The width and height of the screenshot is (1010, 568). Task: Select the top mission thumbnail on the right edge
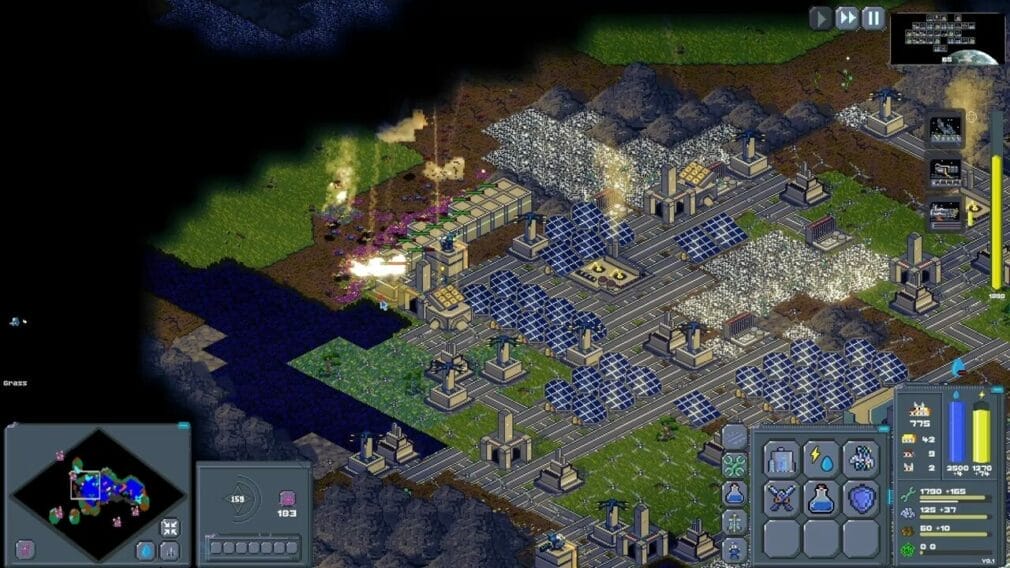946,129
